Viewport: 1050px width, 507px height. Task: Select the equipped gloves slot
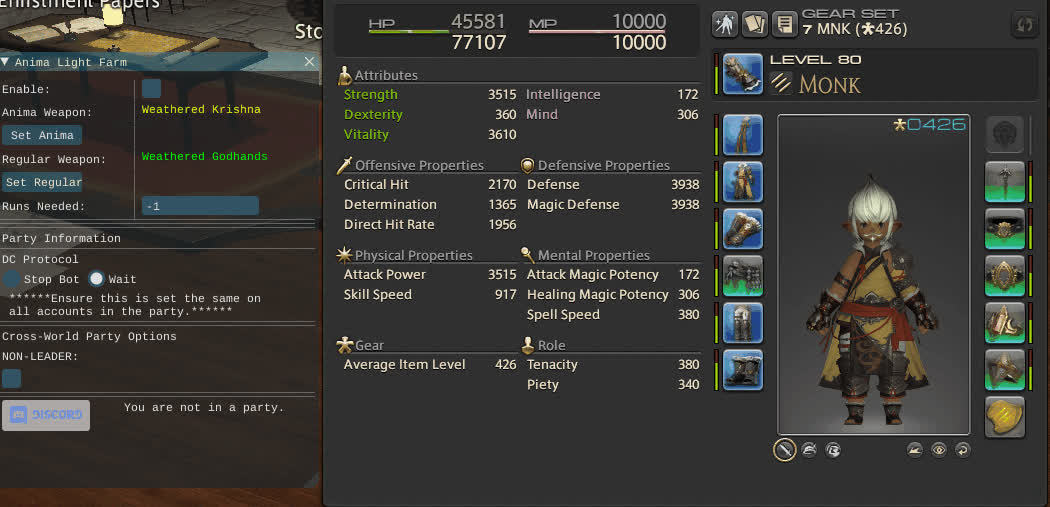tap(742, 229)
